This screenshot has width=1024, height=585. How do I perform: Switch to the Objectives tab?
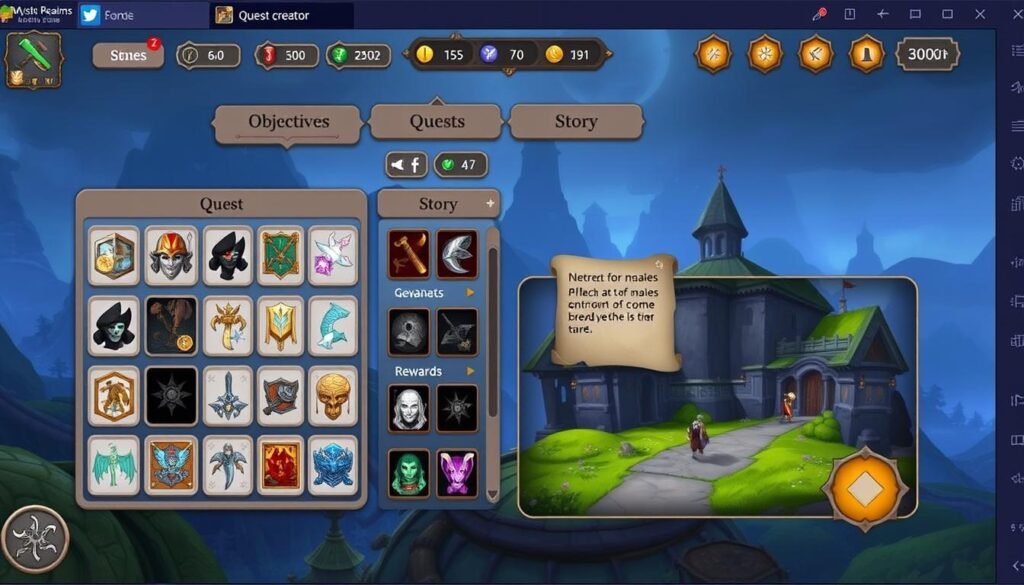pos(288,122)
